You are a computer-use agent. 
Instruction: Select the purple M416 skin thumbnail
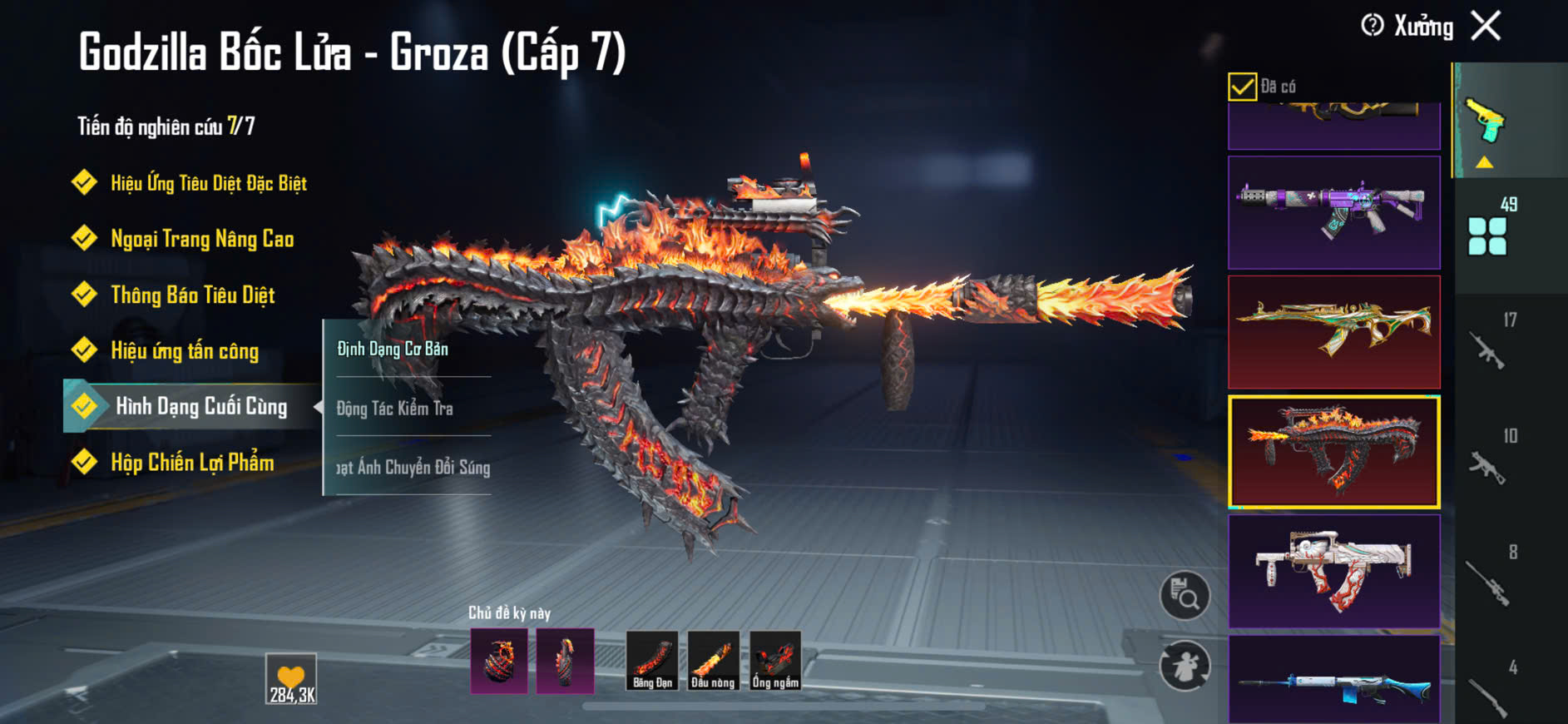click(1333, 212)
